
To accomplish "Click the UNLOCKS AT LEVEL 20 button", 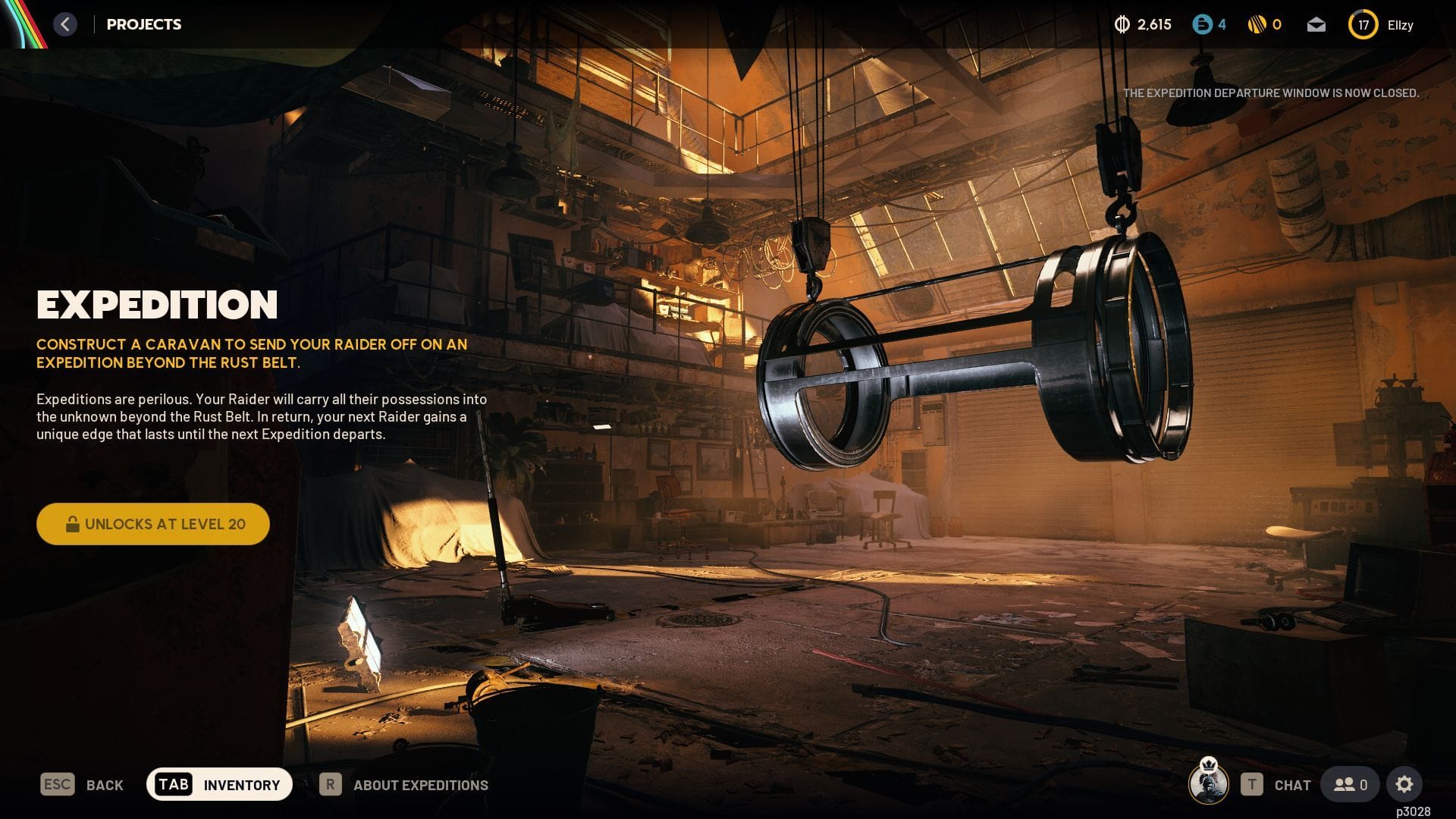I will coord(152,523).
